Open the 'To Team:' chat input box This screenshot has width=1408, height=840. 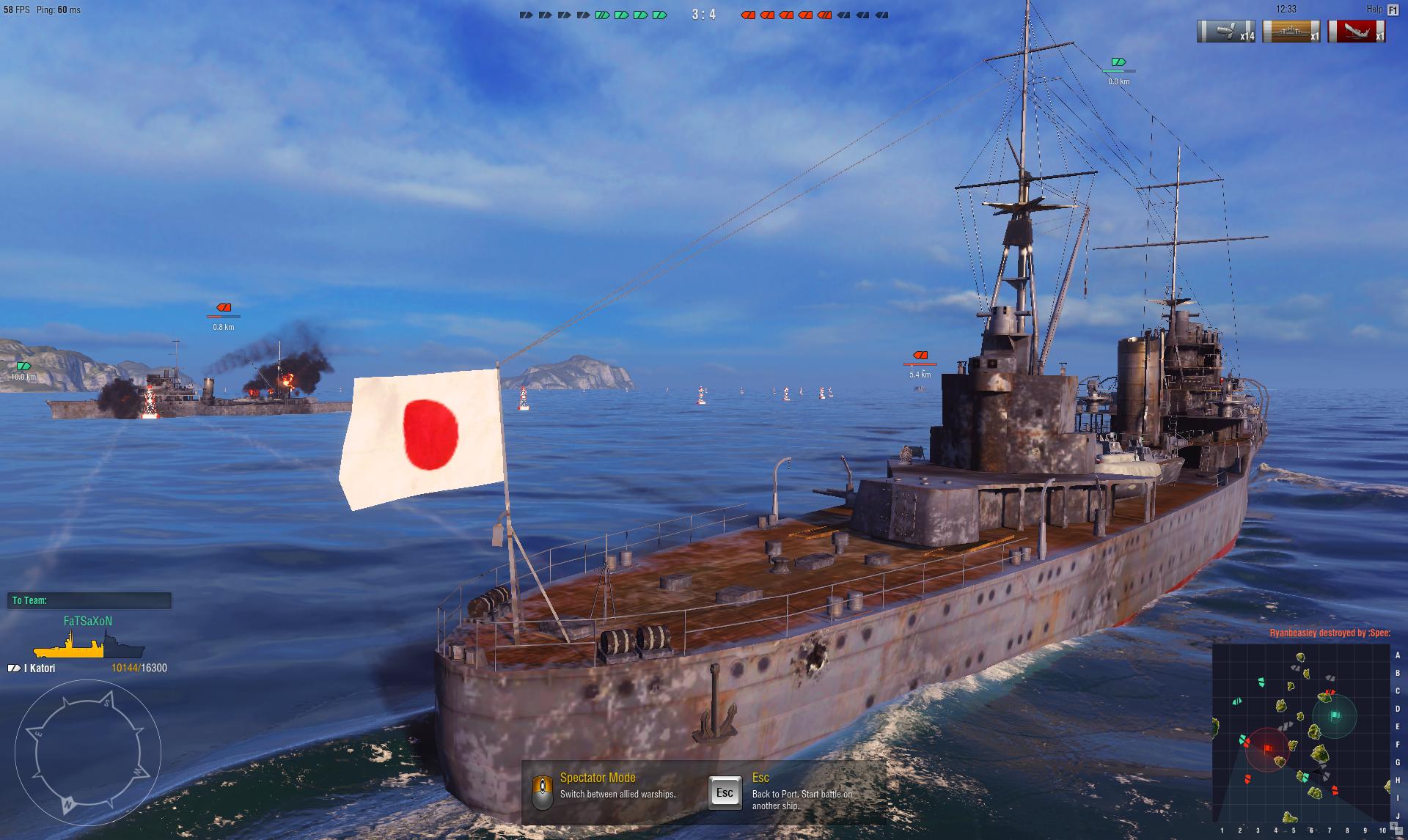pyautogui.click(x=89, y=600)
